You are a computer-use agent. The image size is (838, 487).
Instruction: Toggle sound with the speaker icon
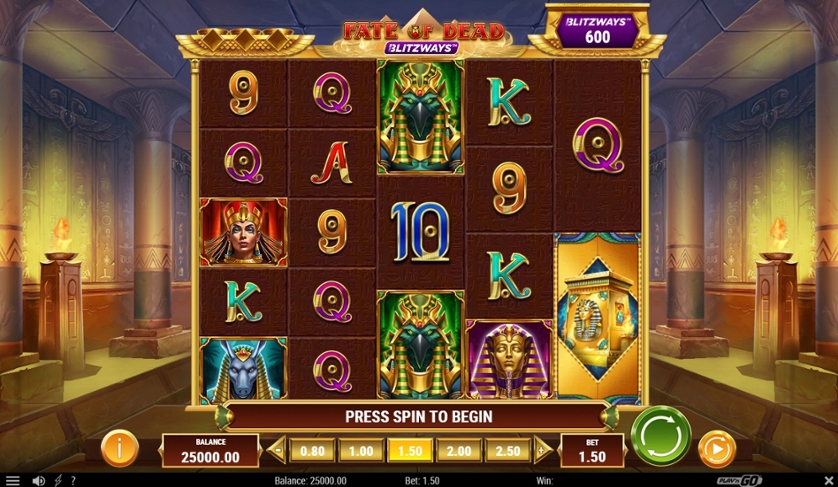(38, 480)
